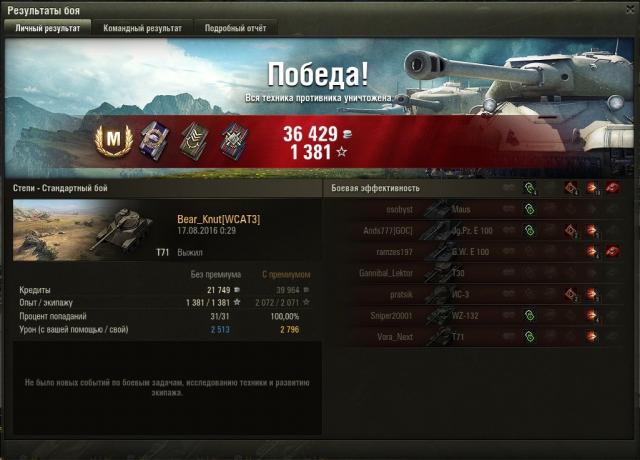Close the battle results window

(629, 9)
